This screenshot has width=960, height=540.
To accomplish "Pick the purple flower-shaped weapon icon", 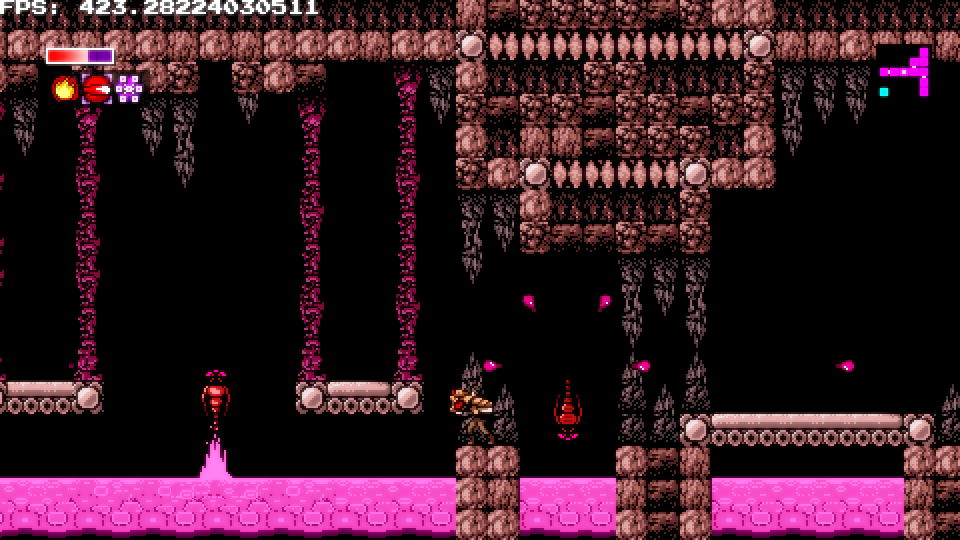I will [128, 89].
